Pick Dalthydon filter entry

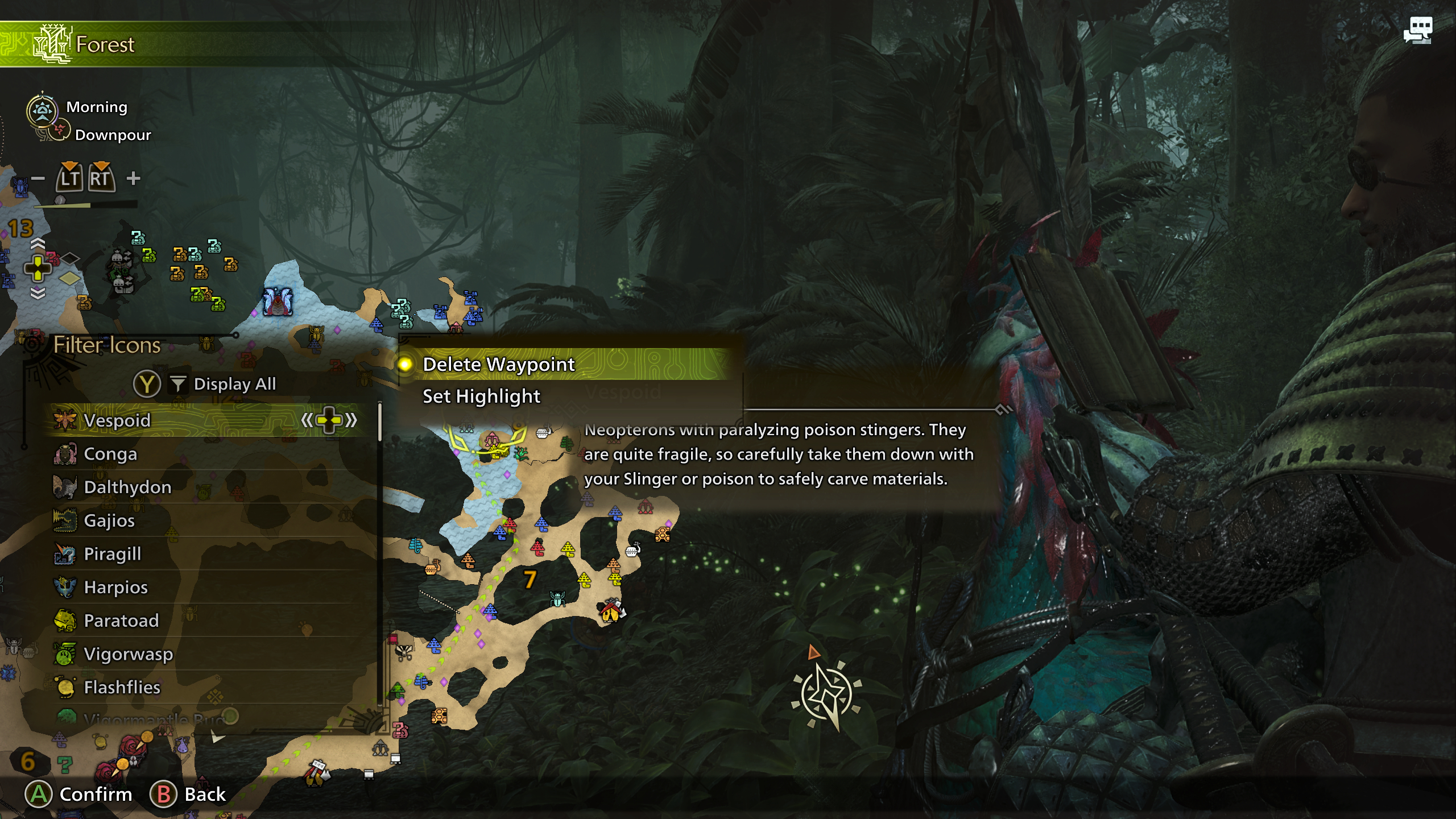pyautogui.click(x=127, y=487)
